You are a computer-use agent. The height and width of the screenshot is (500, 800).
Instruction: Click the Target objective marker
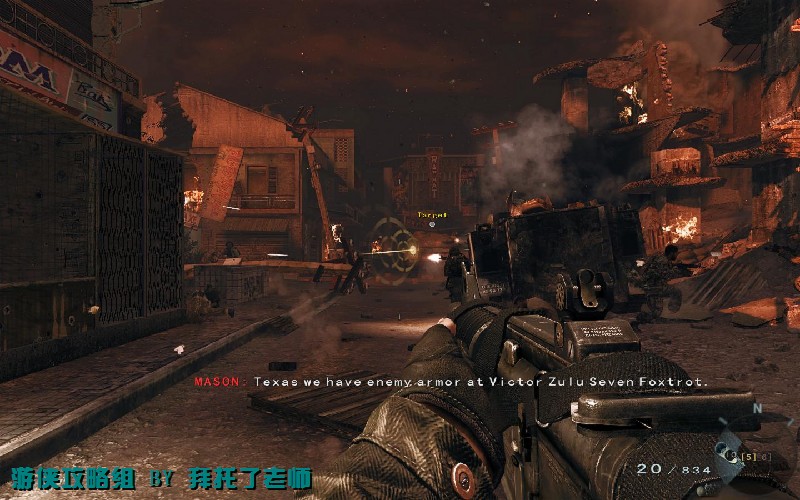point(432,216)
